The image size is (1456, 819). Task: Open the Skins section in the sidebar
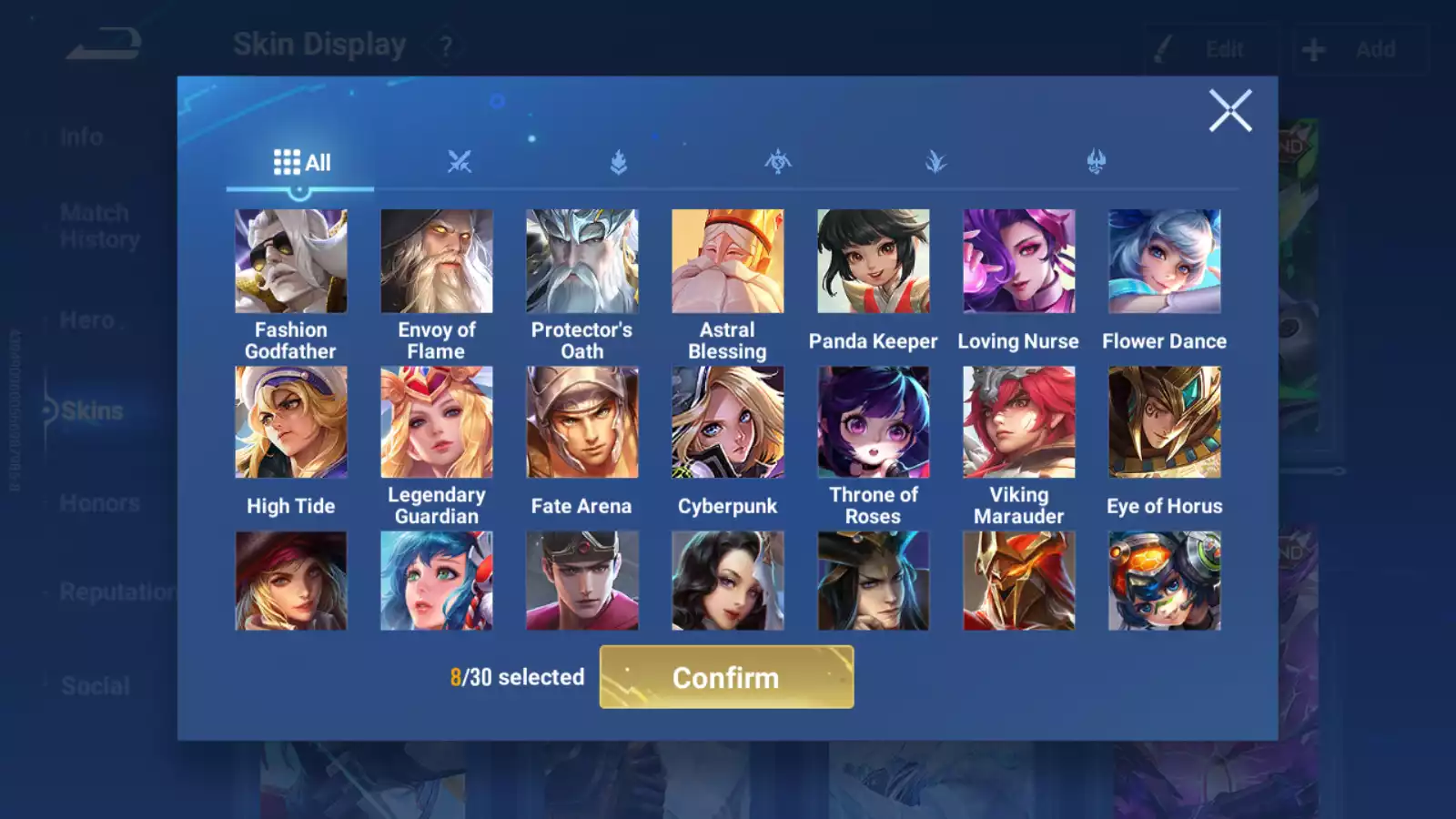[91, 410]
